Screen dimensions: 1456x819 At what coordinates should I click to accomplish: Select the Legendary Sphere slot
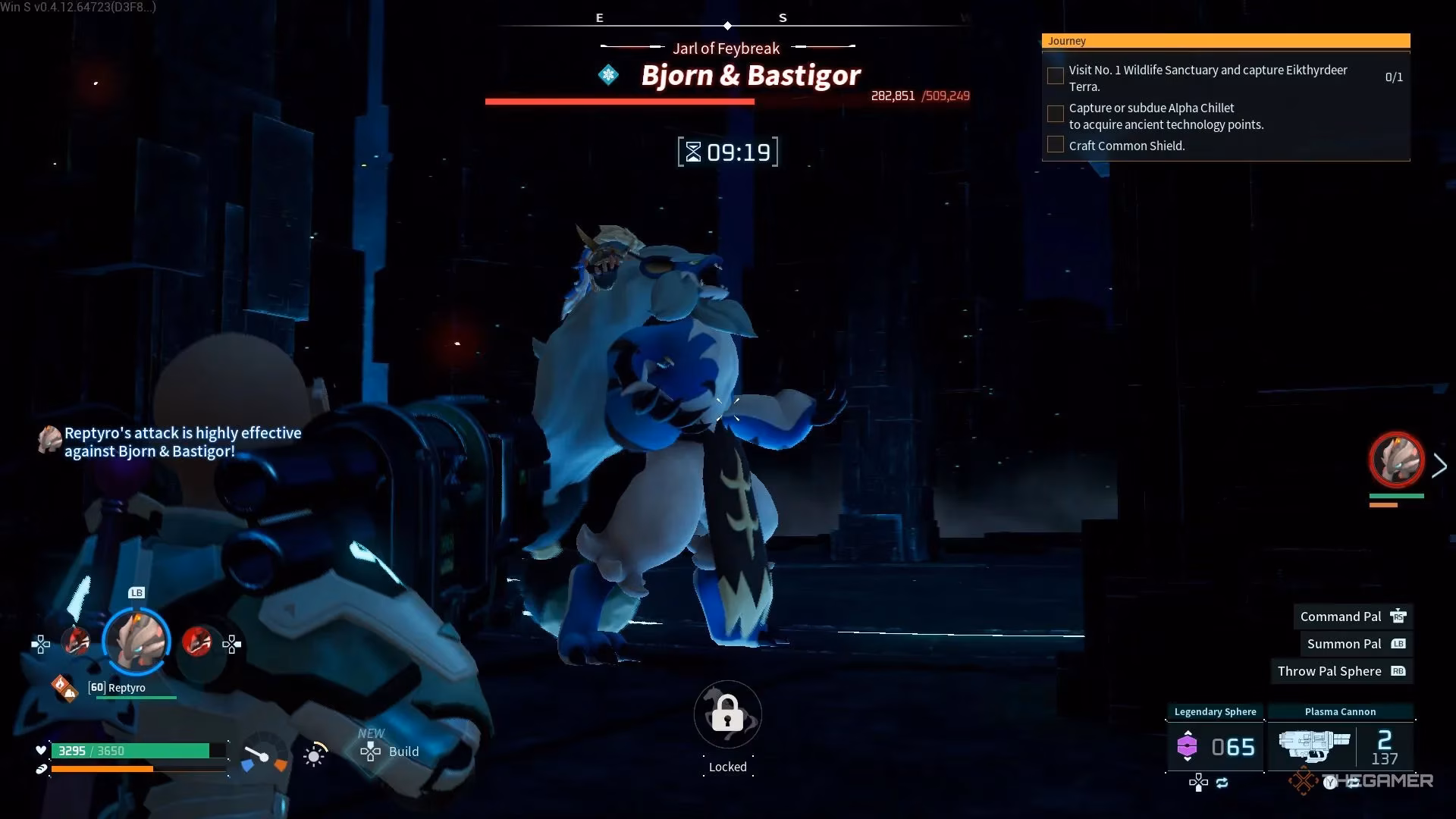point(1215,746)
